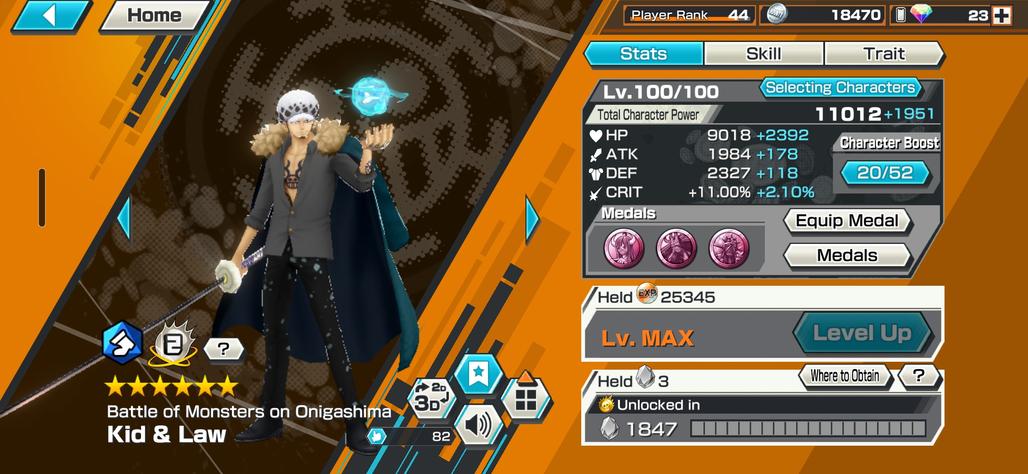This screenshot has height=474, width=1028.
Task: Return to the Home screen
Action: coord(153,15)
